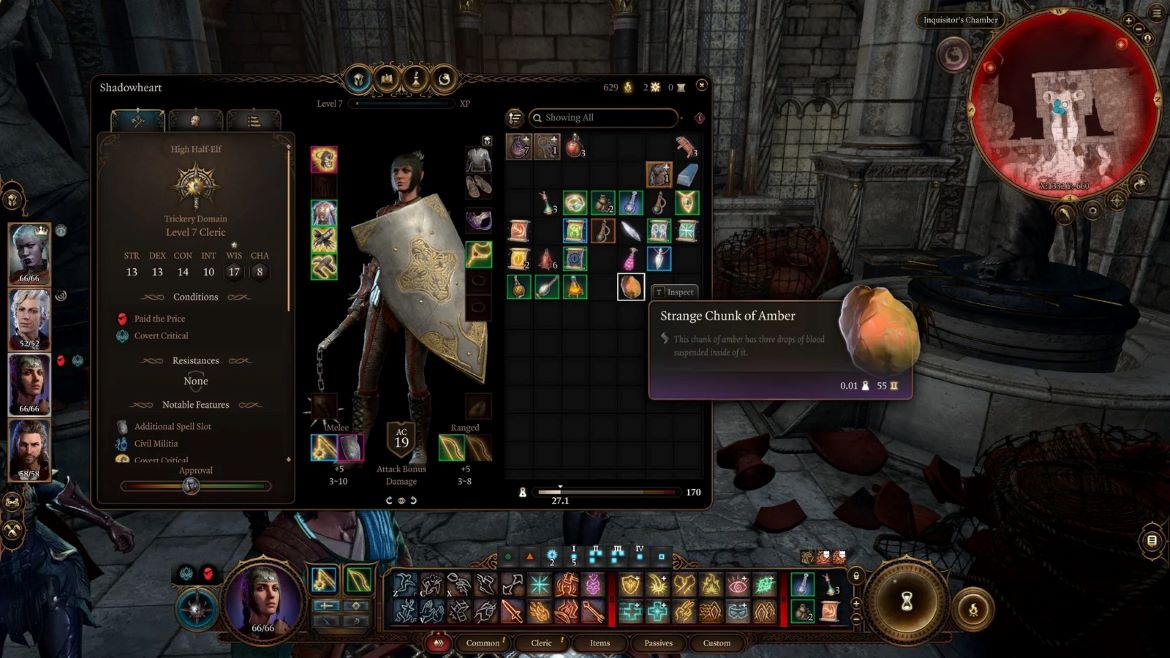The height and width of the screenshot is (658, 1170).
Task: Switch to the Common hotbar tab
Action: pos(483,643)
